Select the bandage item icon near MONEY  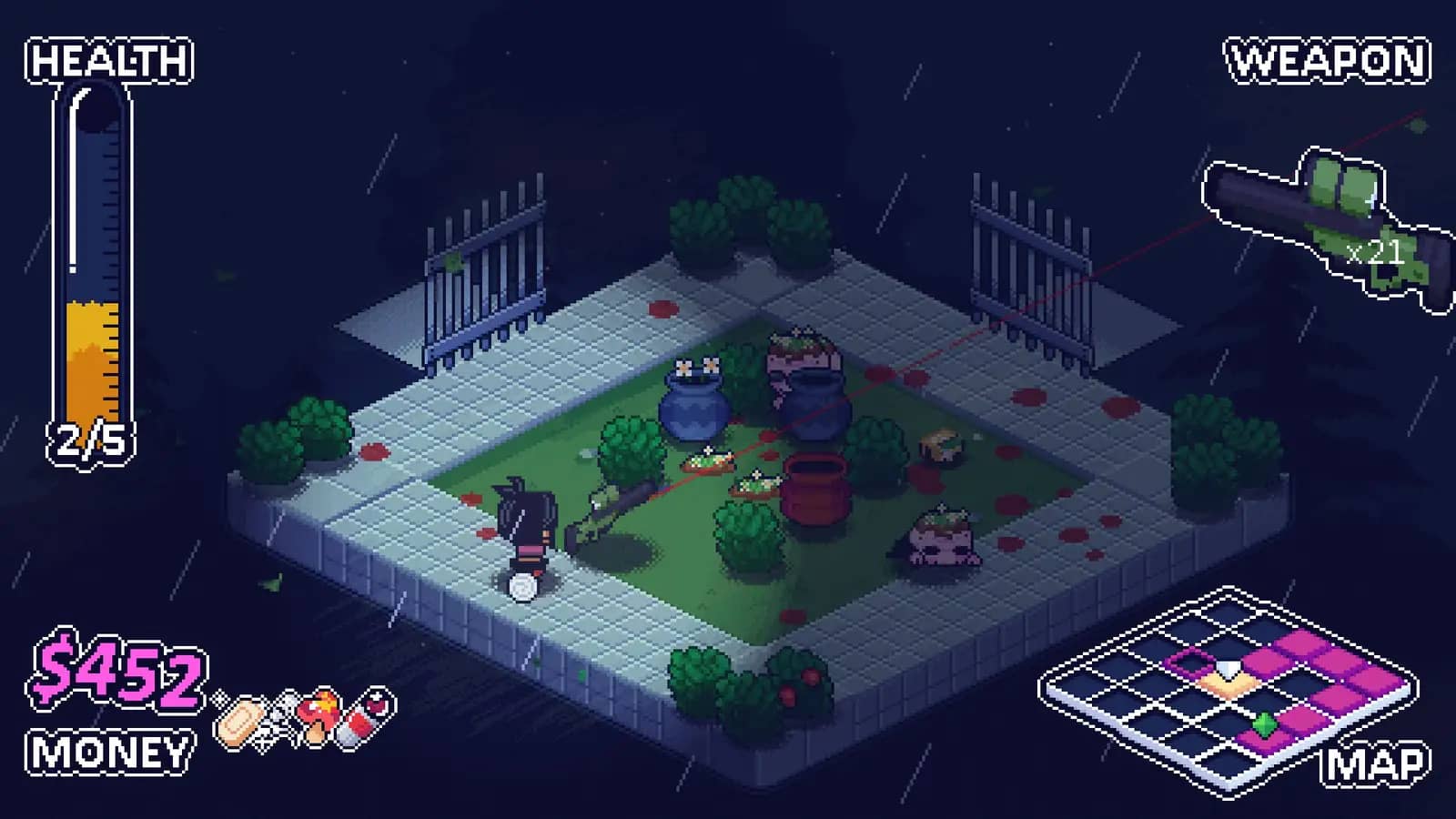pos(239,721)
